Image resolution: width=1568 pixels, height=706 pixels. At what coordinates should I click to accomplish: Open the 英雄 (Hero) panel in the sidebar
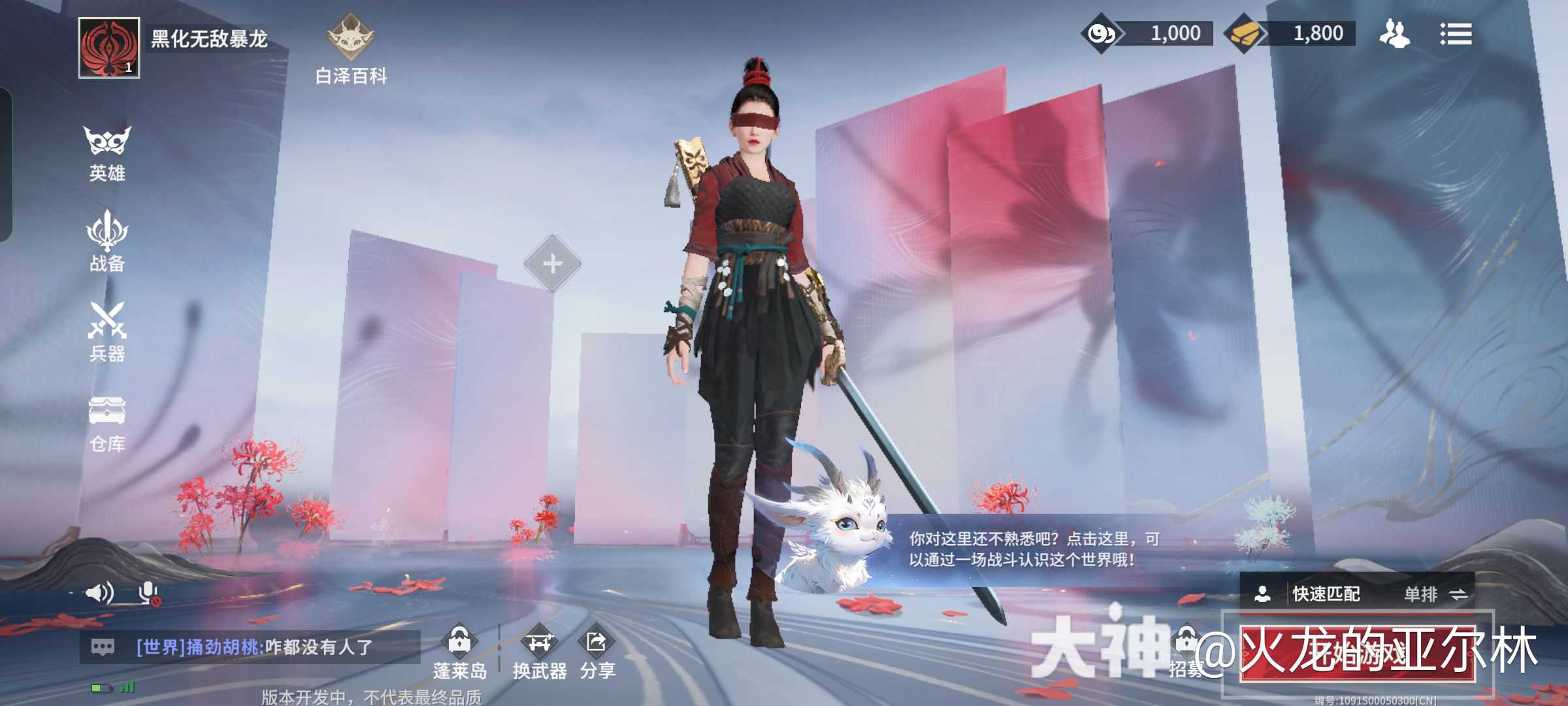[106, 150]
